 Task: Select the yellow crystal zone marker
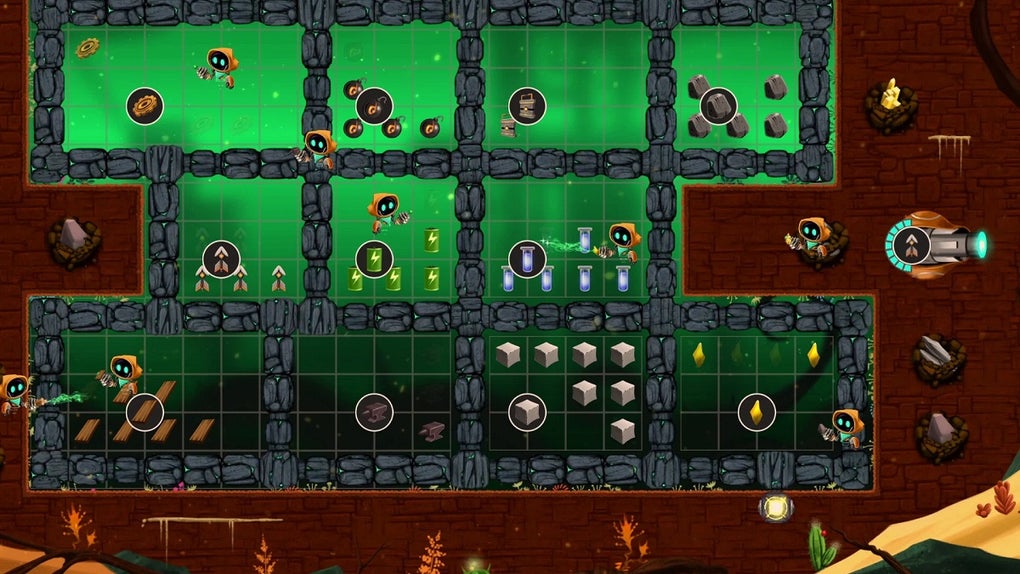(756, 412)
